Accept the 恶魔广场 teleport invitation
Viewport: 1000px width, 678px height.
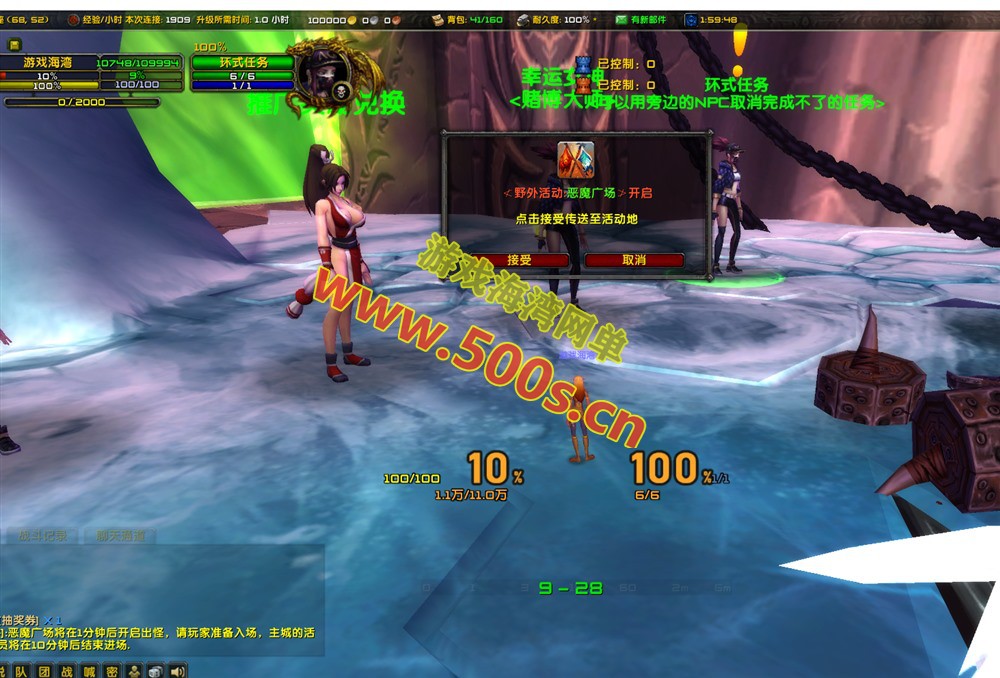pyautogui.click(x=520, y=260)
